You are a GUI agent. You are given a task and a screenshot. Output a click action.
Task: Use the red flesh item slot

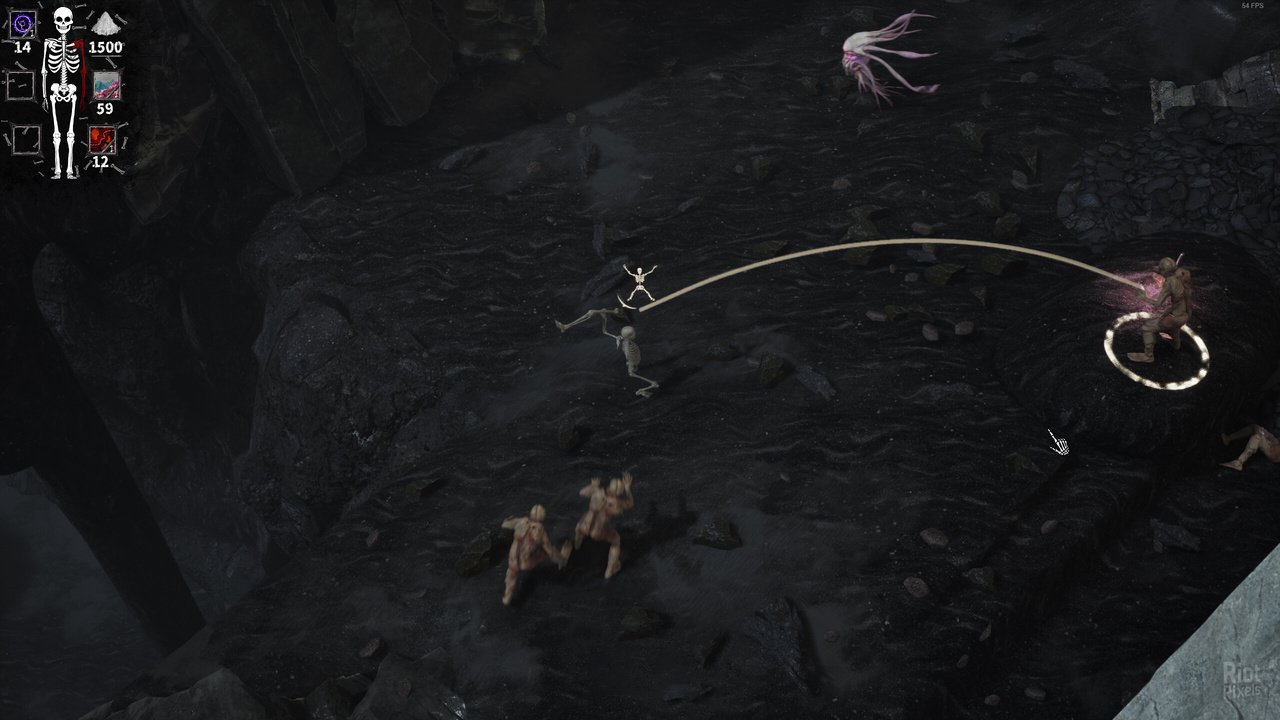pos(102,139)
